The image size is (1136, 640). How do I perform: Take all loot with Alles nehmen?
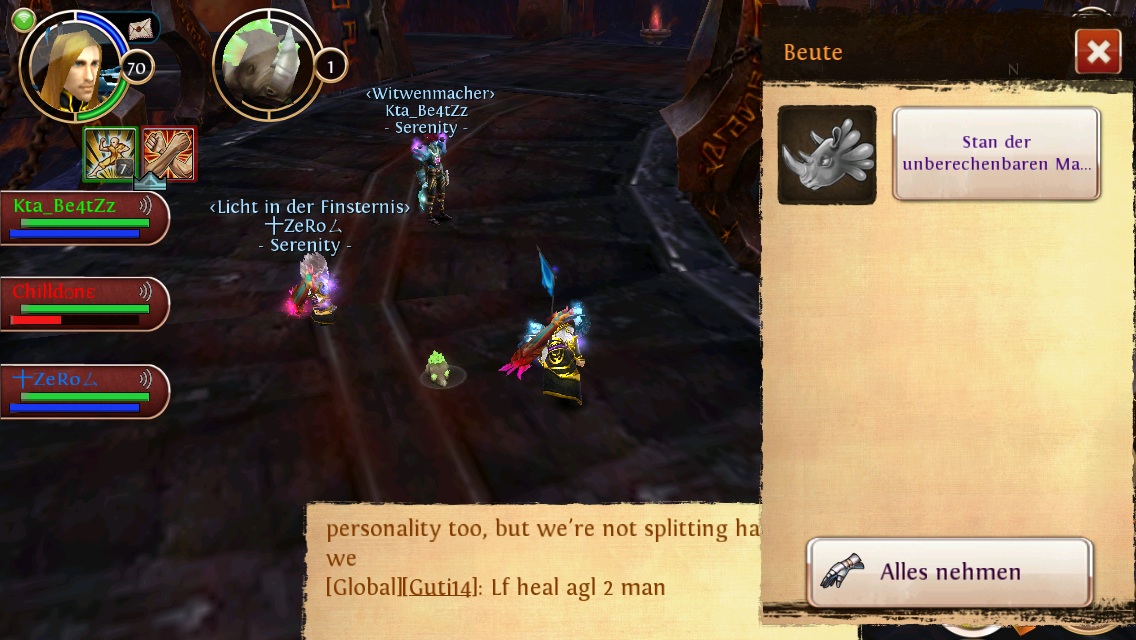[949, 572]
